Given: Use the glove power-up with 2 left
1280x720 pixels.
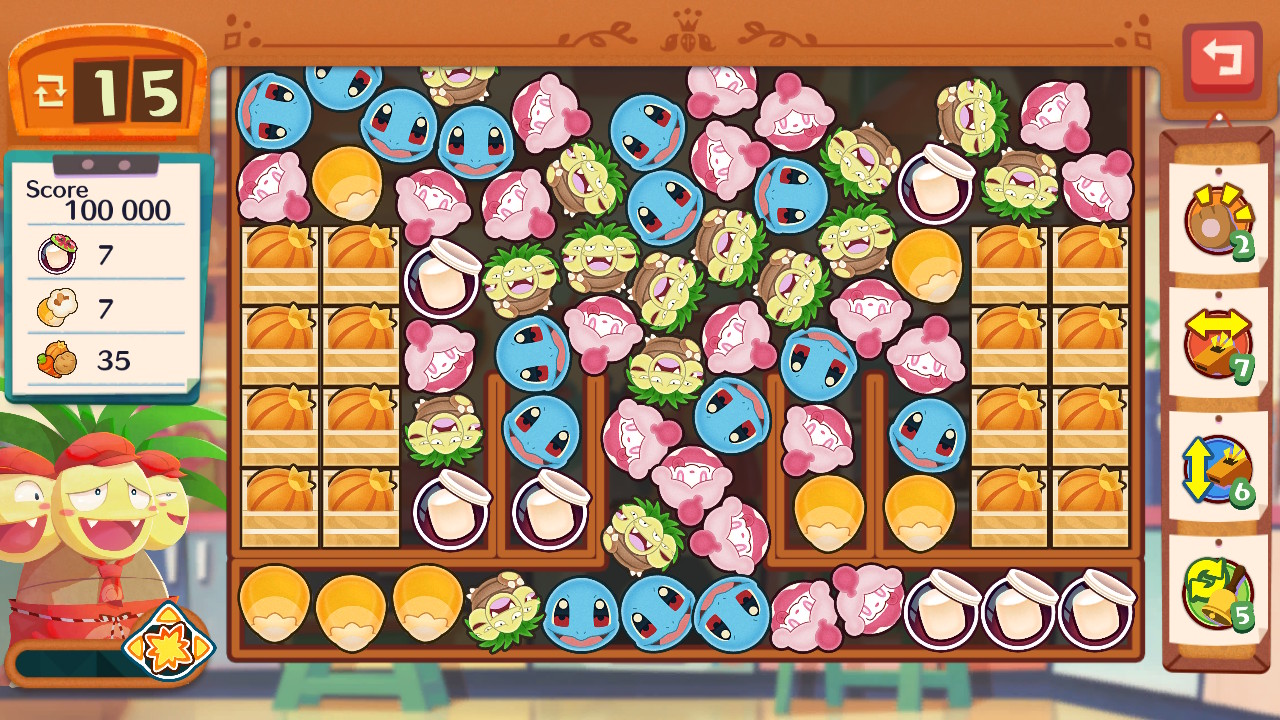Looking at the screenshot, I should [x=1218, y=218].
